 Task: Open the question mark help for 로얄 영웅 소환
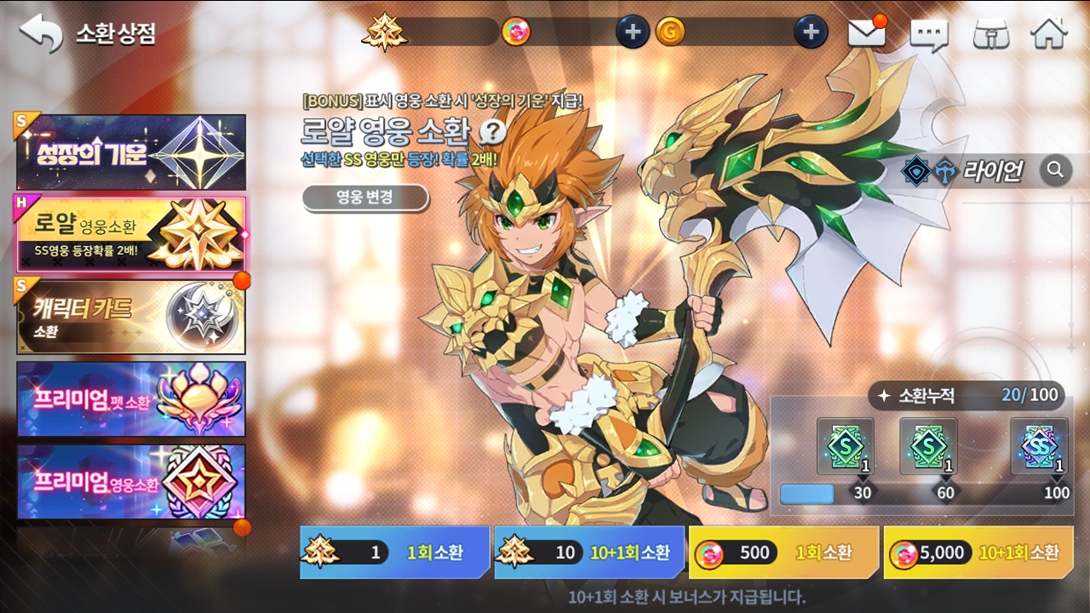(x=492, y=131)
